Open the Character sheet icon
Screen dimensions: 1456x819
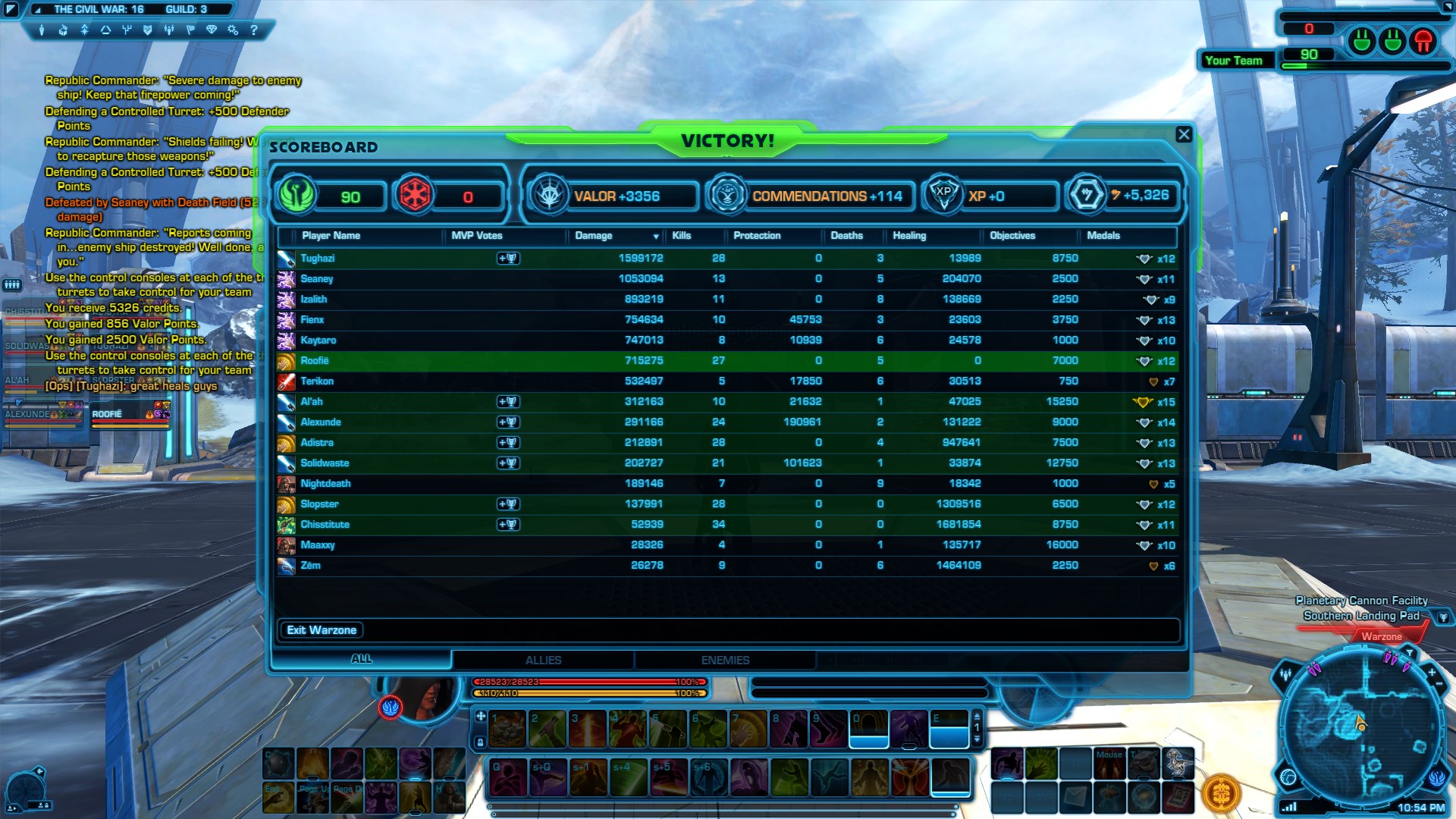pos(42,31)
